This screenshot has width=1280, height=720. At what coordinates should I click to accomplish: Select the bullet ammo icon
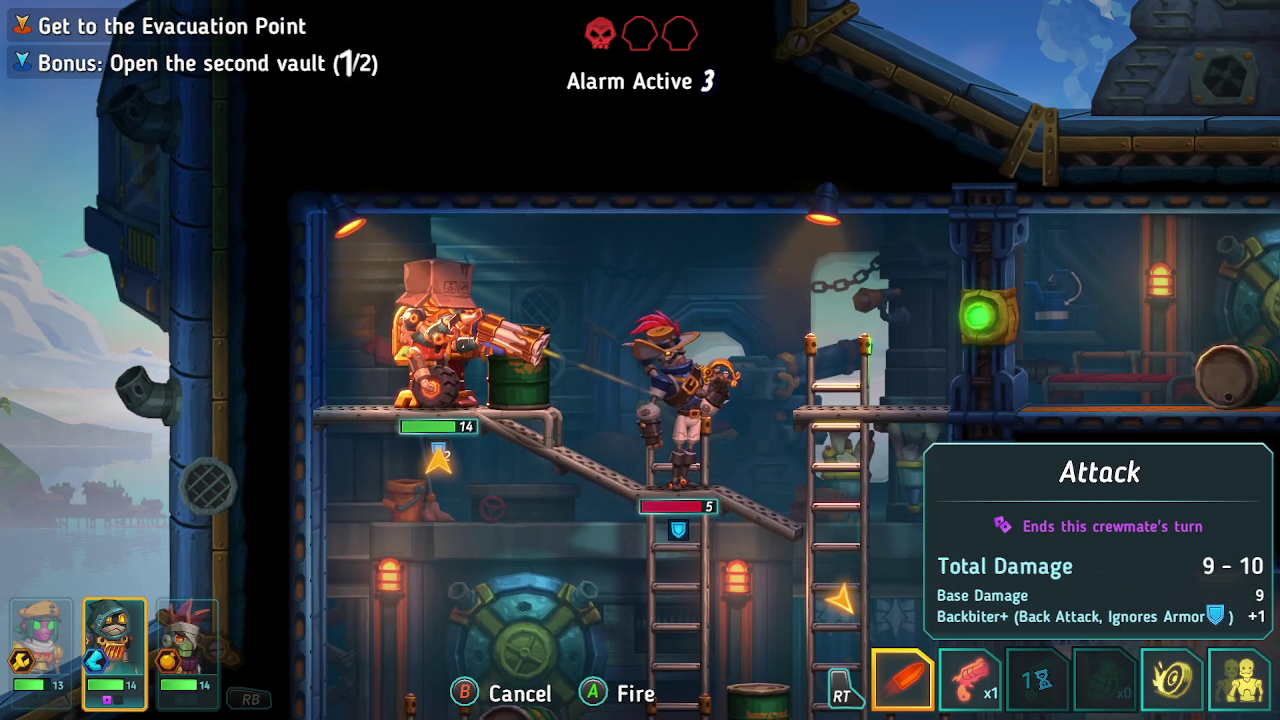(902, 678)
